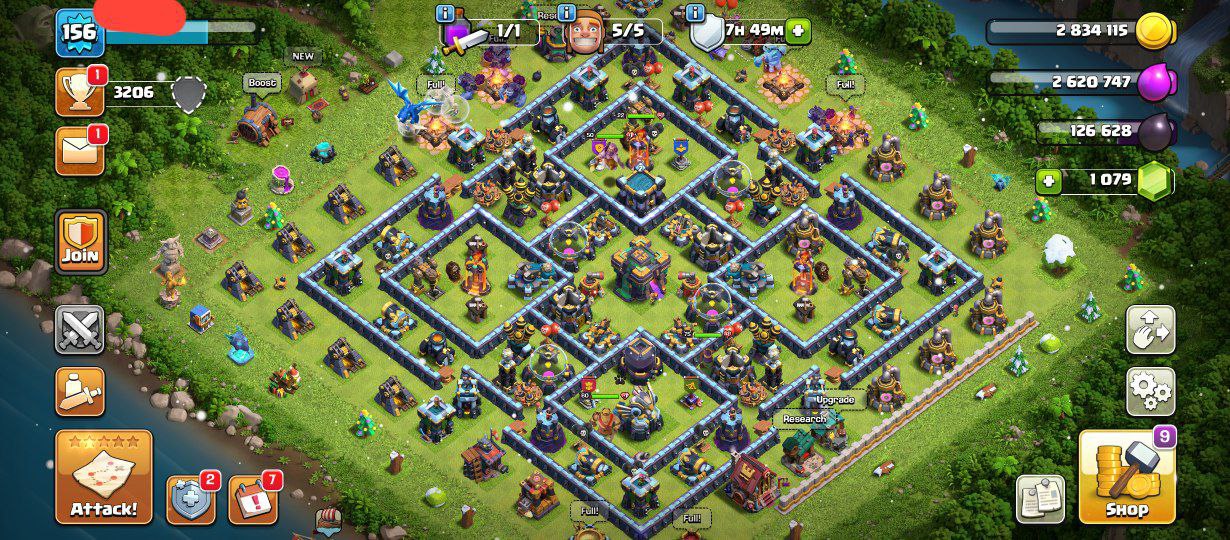Open the army training sword button
This screenshot has height=540, width=1230.
point(80,390)
